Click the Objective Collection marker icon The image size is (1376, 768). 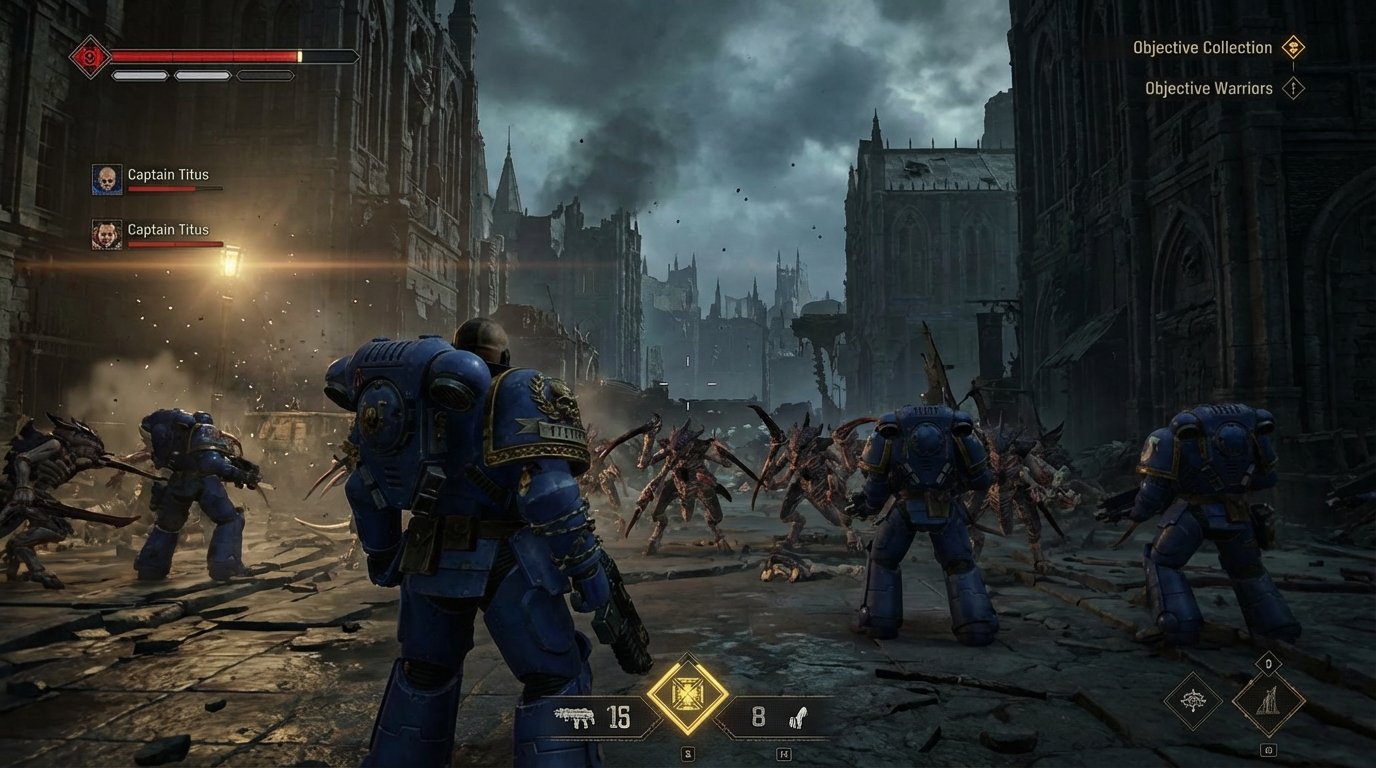click(x=1292, y=46)
